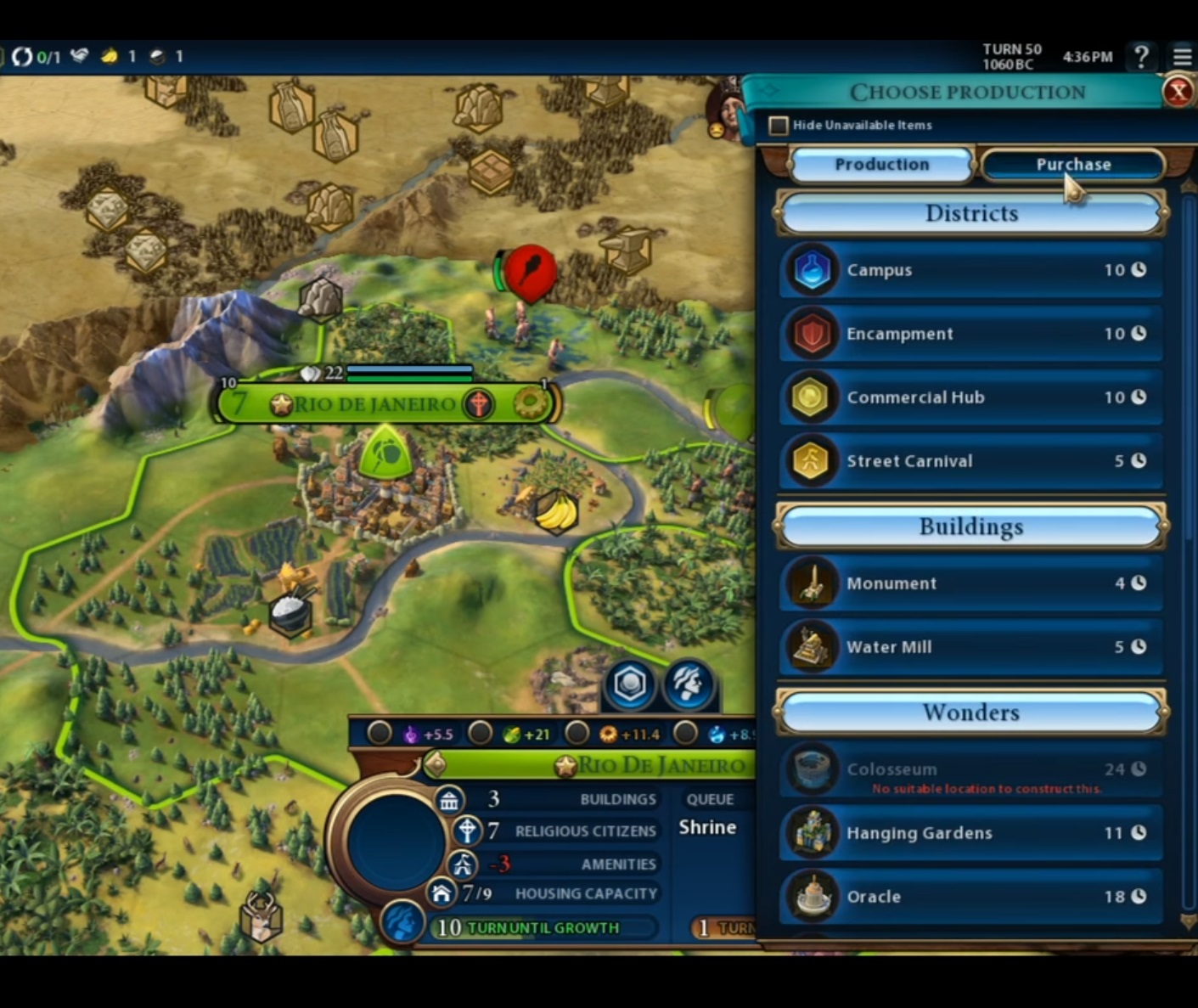The height and width of the screenshot is (1008, 1198).
Task: Choose Campus district for production
Action: tap(970, 270)
